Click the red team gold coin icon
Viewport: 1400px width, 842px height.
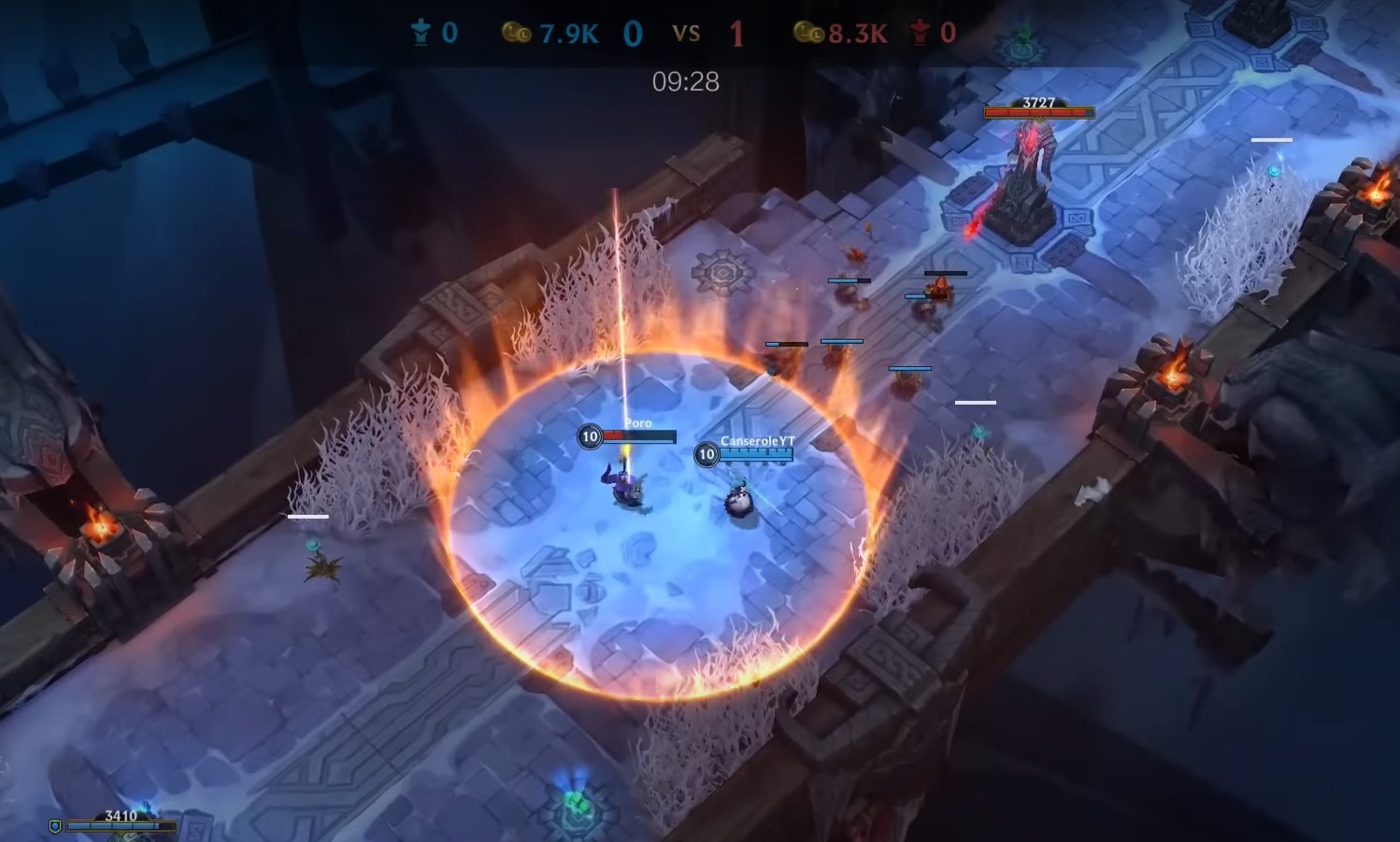point(809,31)
